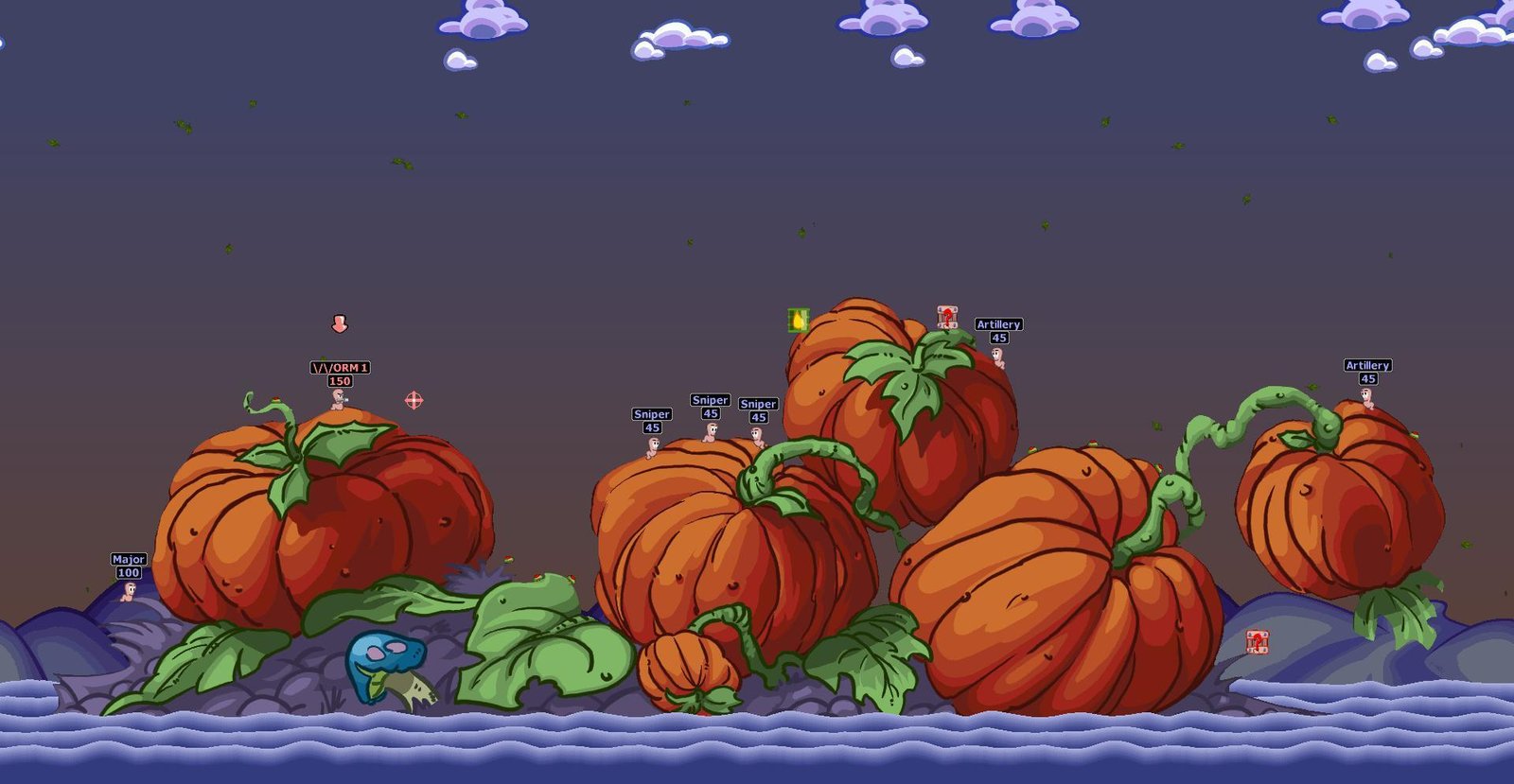The width and height of the screenshot is (1514, 784).
Task: Select the Major worm on the left rocks
Action: (x=129, y=595)
